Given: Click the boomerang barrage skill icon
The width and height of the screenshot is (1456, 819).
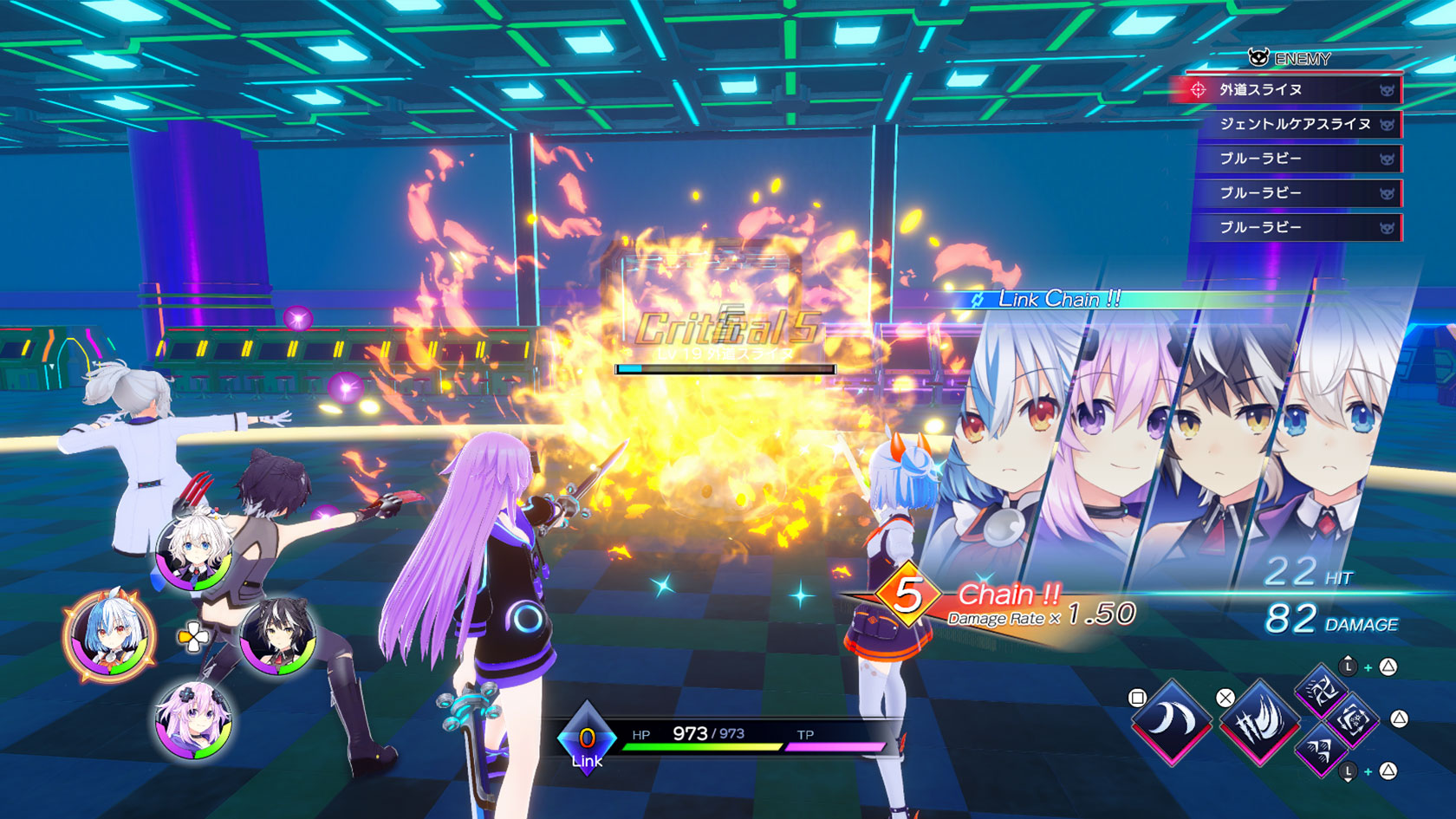Looking at the screenshot, I should [1323, 752].
